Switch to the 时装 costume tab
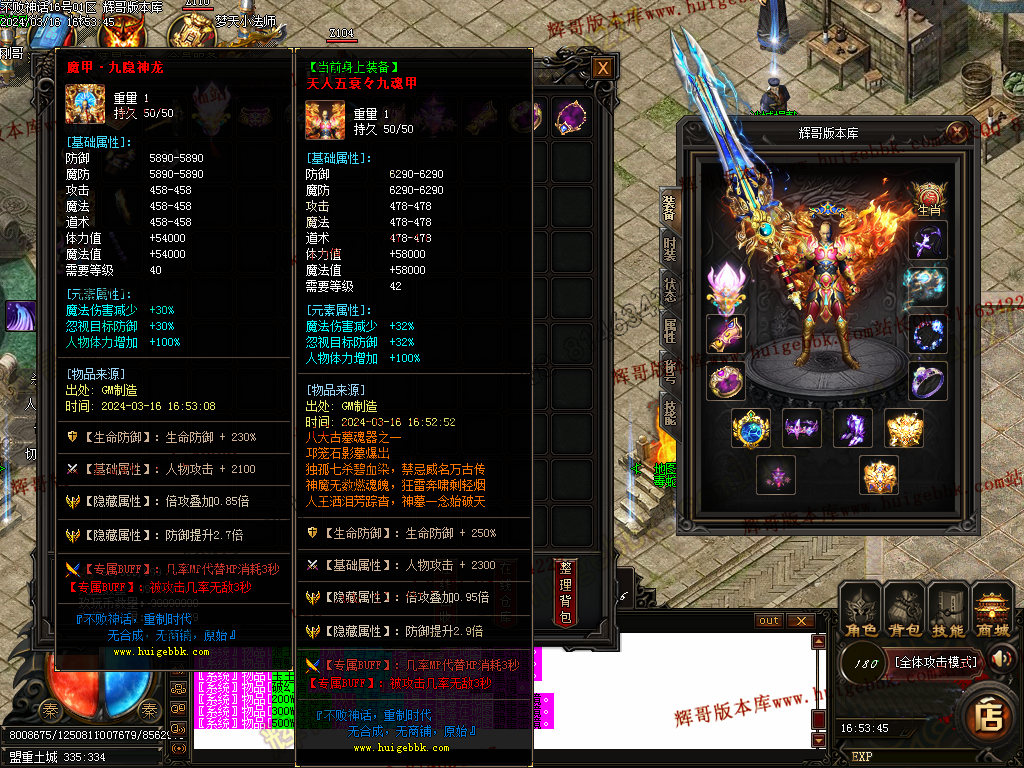 pyautogui.click(x=670, y=250)
